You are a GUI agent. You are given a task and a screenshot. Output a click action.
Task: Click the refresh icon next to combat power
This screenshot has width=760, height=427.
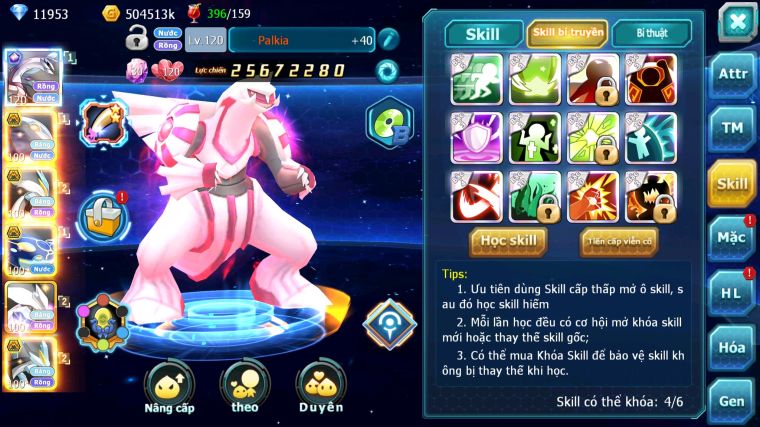(385, 70)
